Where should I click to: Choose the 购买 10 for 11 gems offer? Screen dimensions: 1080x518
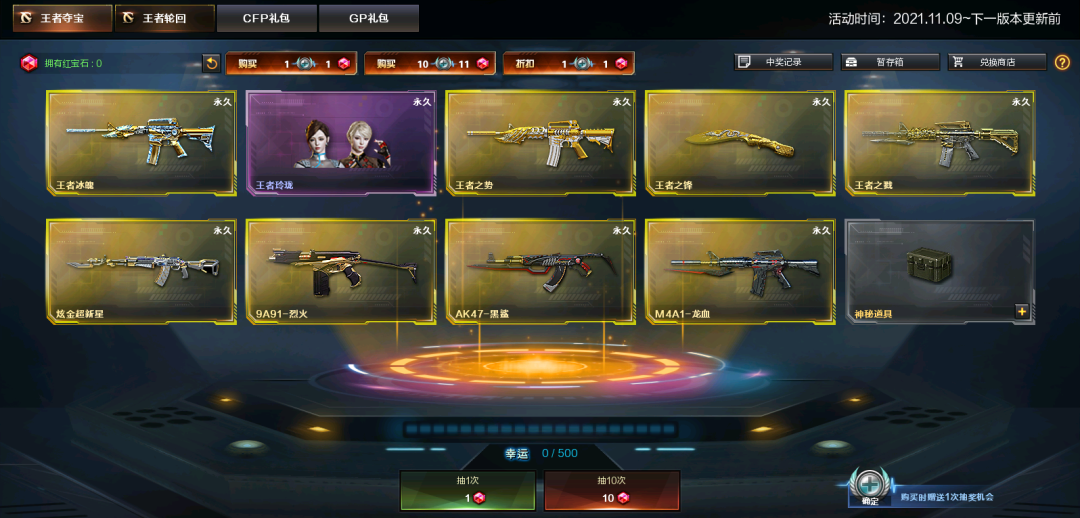point(430,63)
